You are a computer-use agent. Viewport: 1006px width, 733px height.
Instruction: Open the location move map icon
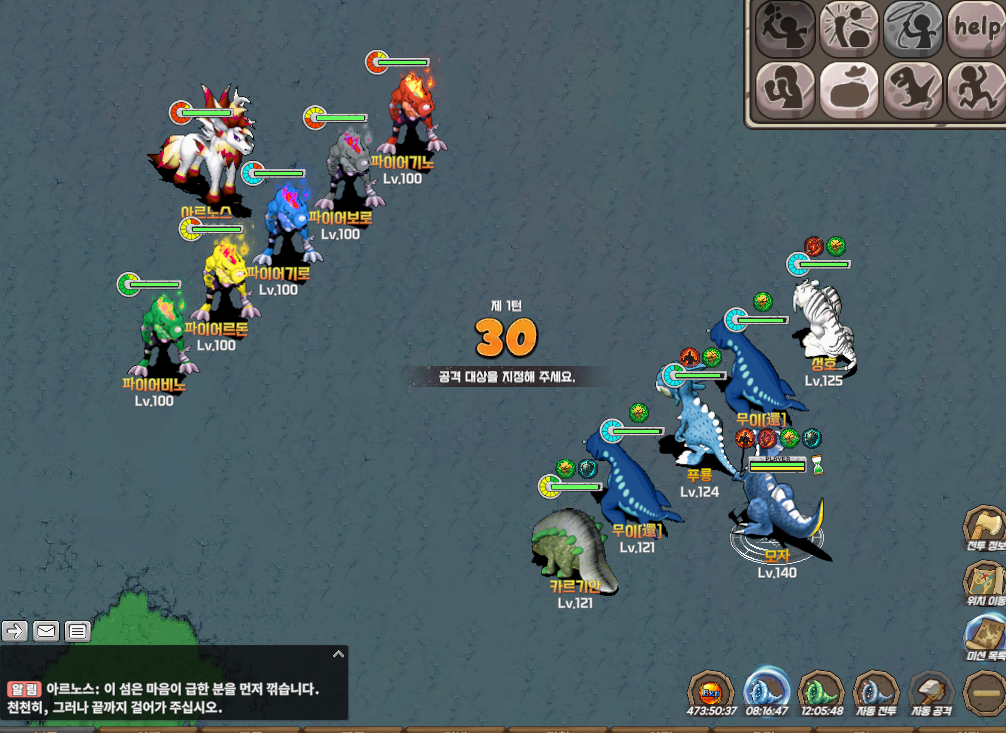click(x=984, y=584)
